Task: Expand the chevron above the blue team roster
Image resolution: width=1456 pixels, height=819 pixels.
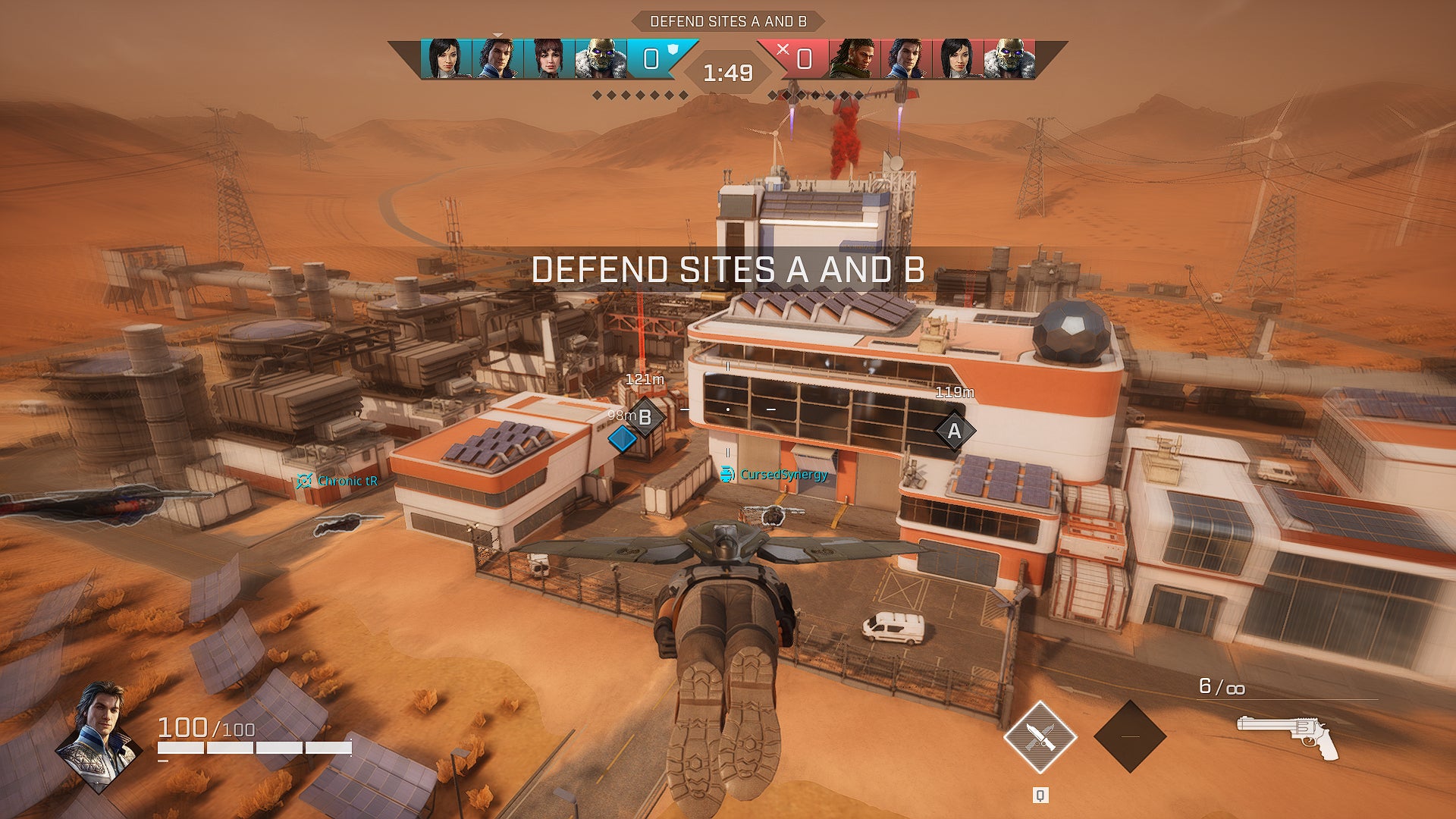Action: pos(499,34)
